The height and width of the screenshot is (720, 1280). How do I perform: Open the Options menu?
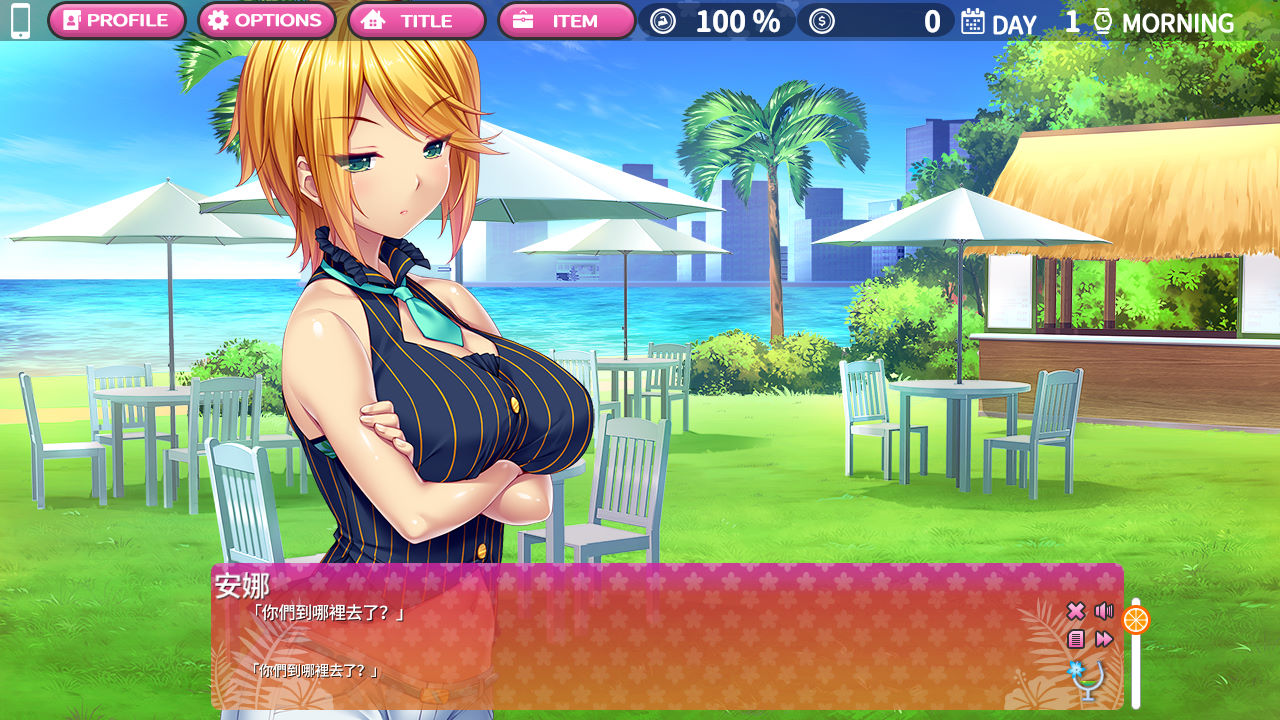[x=266, y=21]
